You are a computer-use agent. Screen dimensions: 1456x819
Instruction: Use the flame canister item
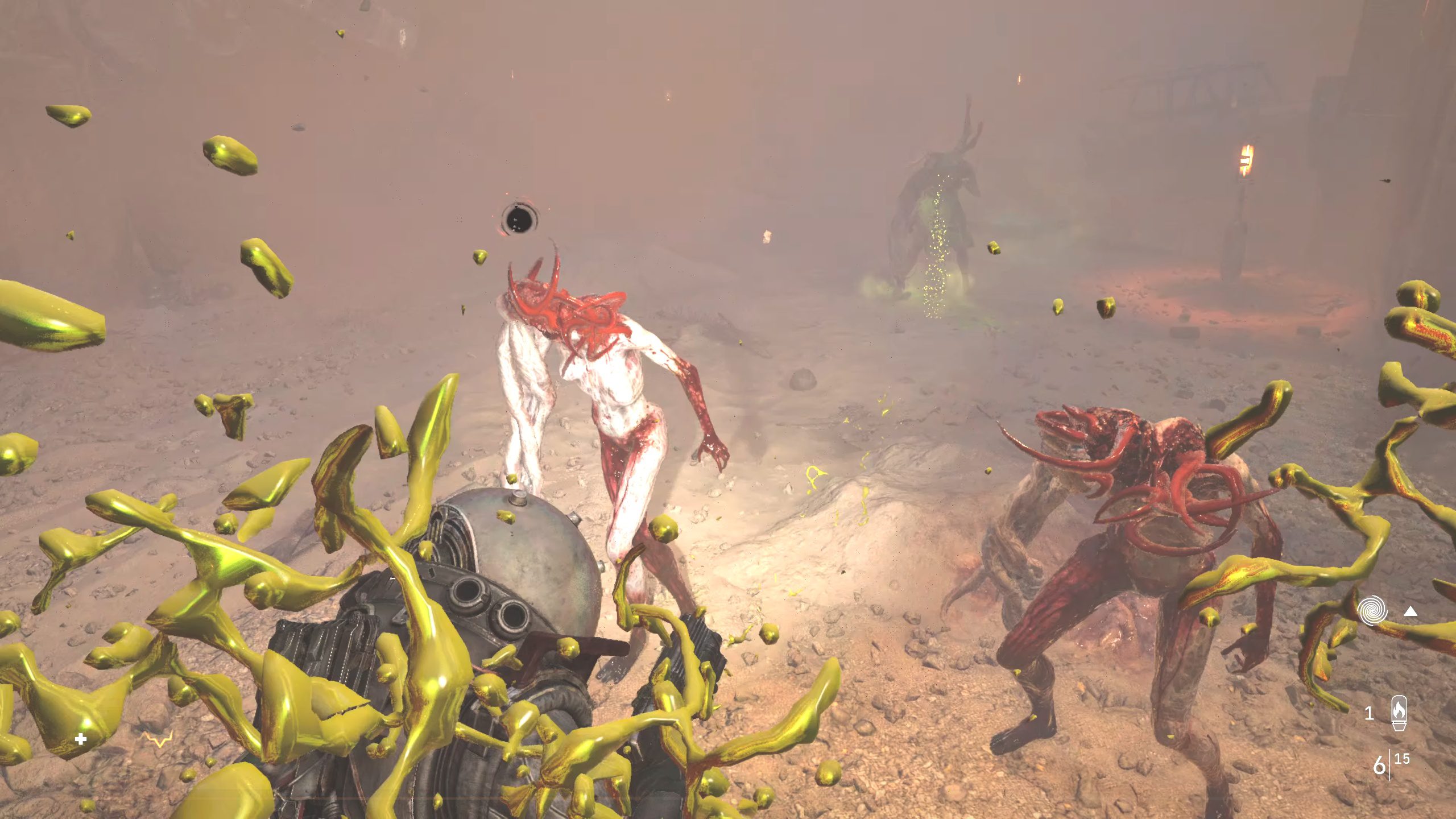click(x=1399, y=713)
